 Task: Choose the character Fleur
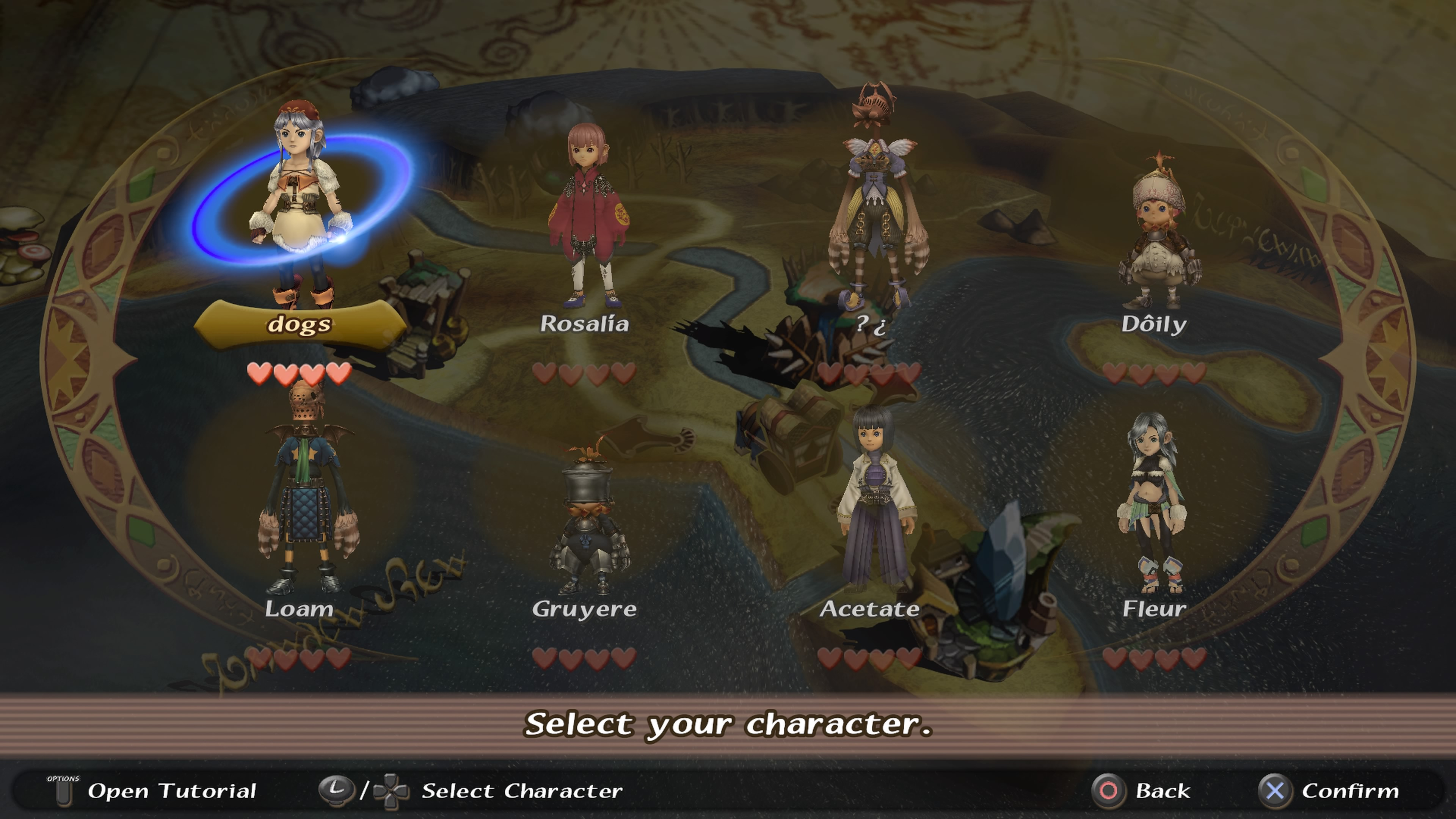1153,503
